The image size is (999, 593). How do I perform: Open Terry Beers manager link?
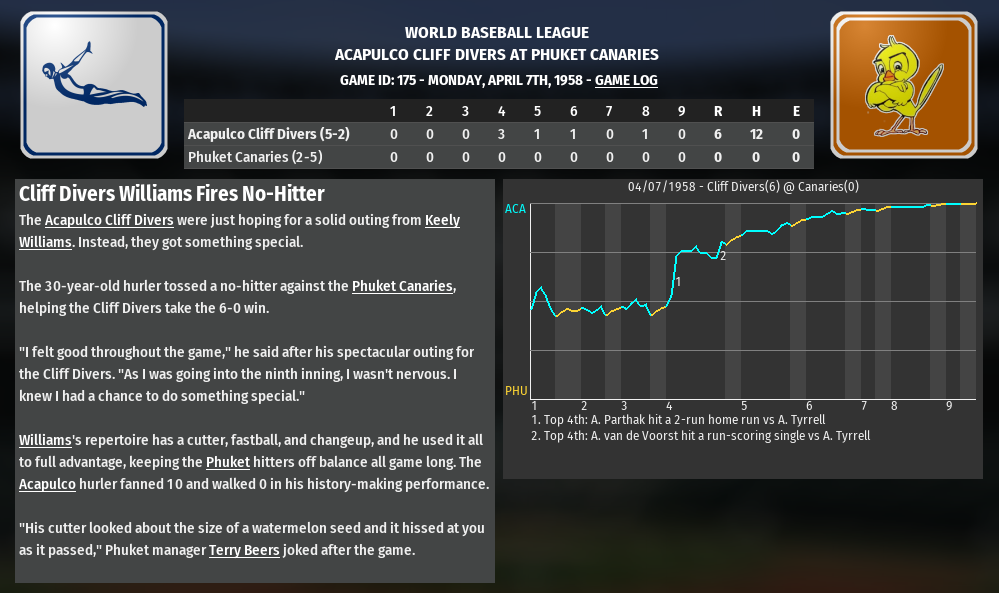(244, 550)
